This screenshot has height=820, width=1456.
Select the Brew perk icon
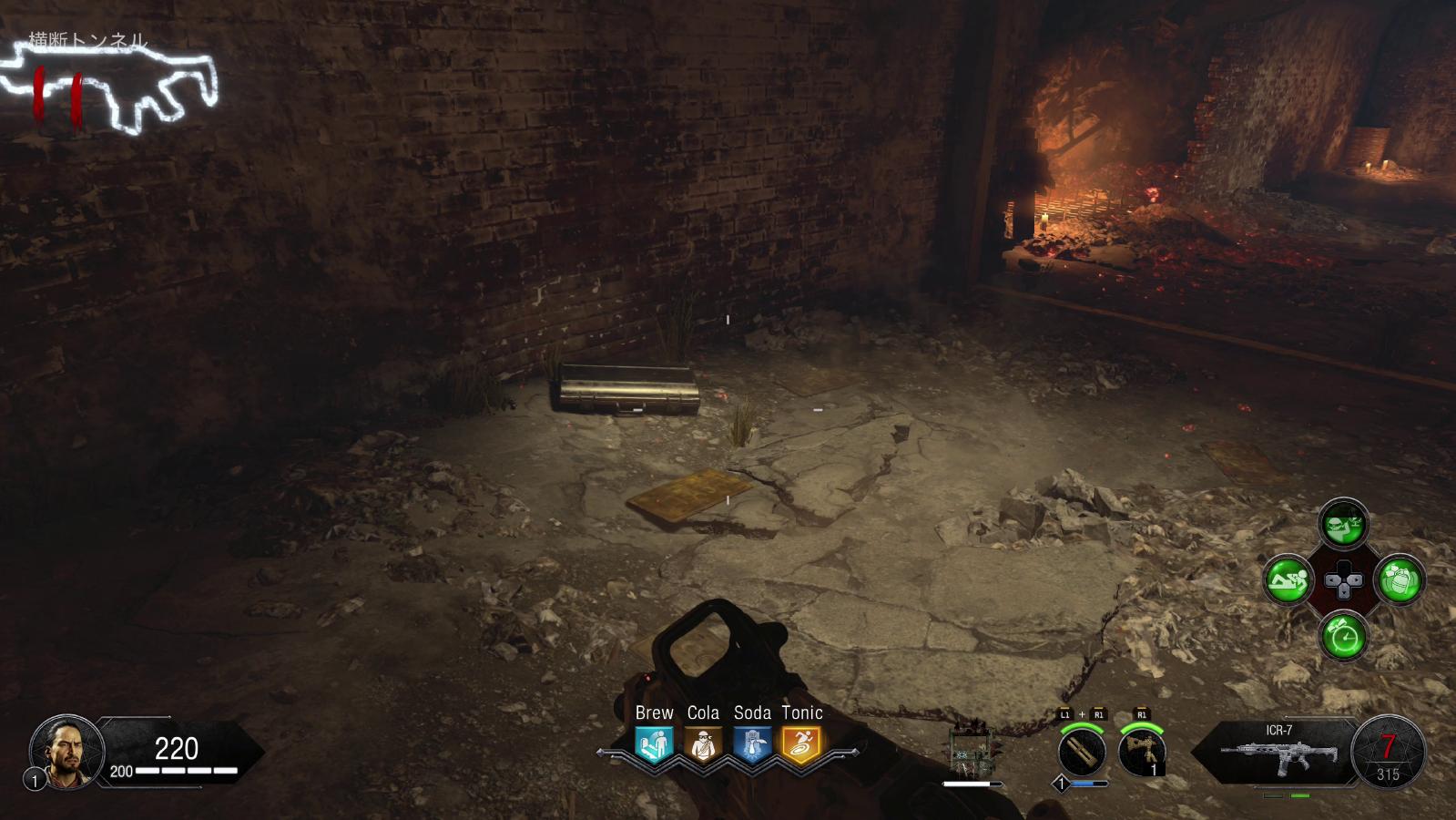coord(654,743)
